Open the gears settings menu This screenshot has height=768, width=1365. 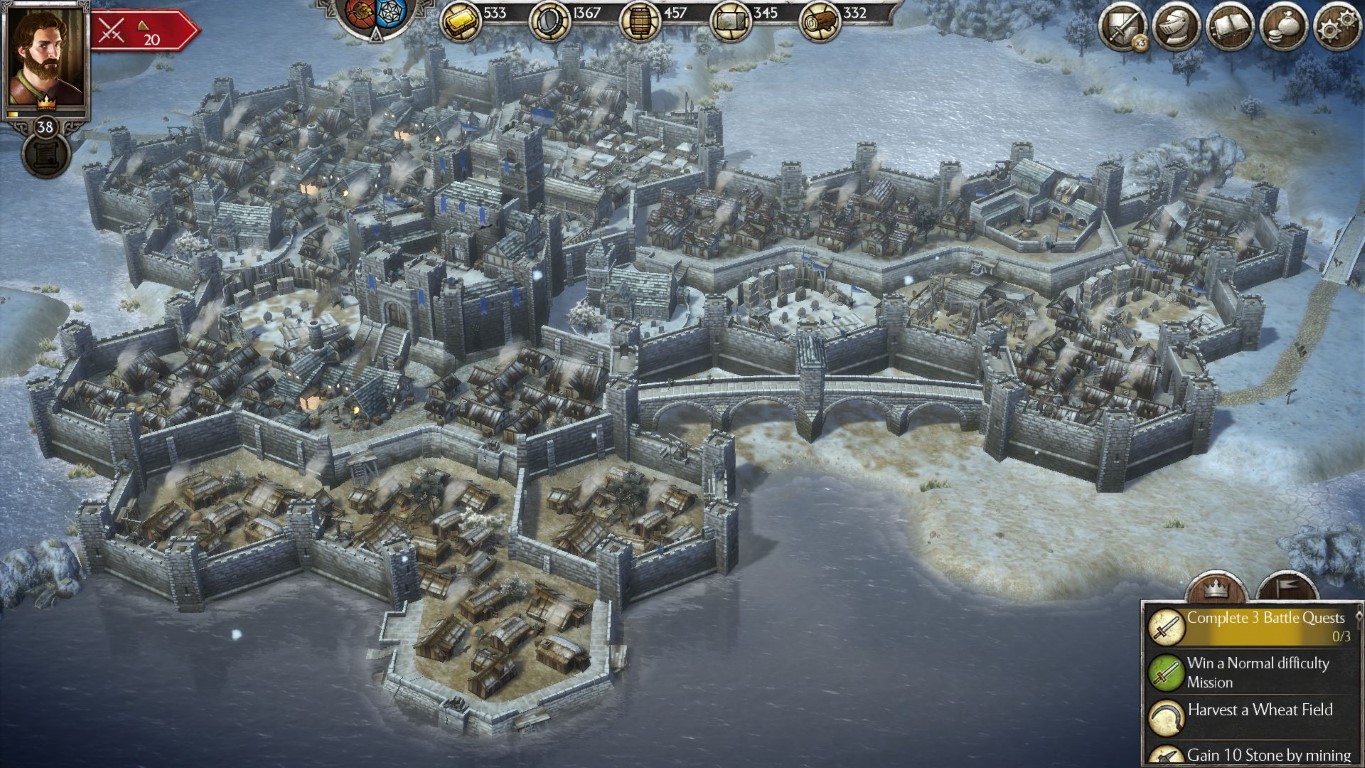(x=1336, y=27)
